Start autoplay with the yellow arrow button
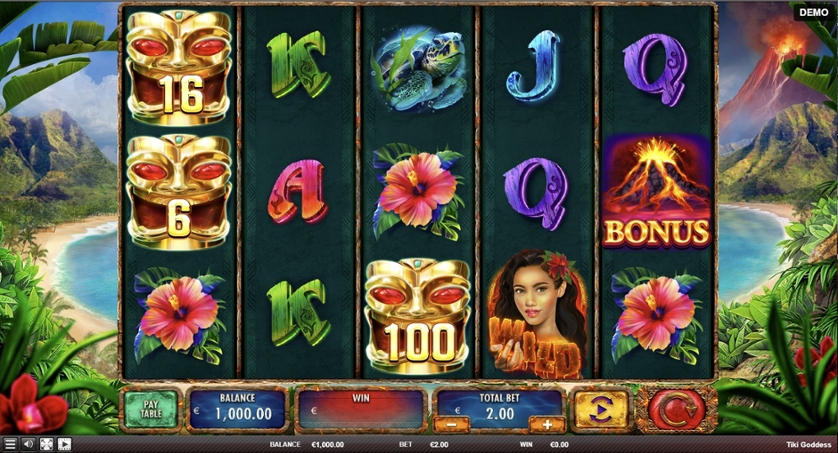The width and height of the screenshot is (838, 453). 601,410
